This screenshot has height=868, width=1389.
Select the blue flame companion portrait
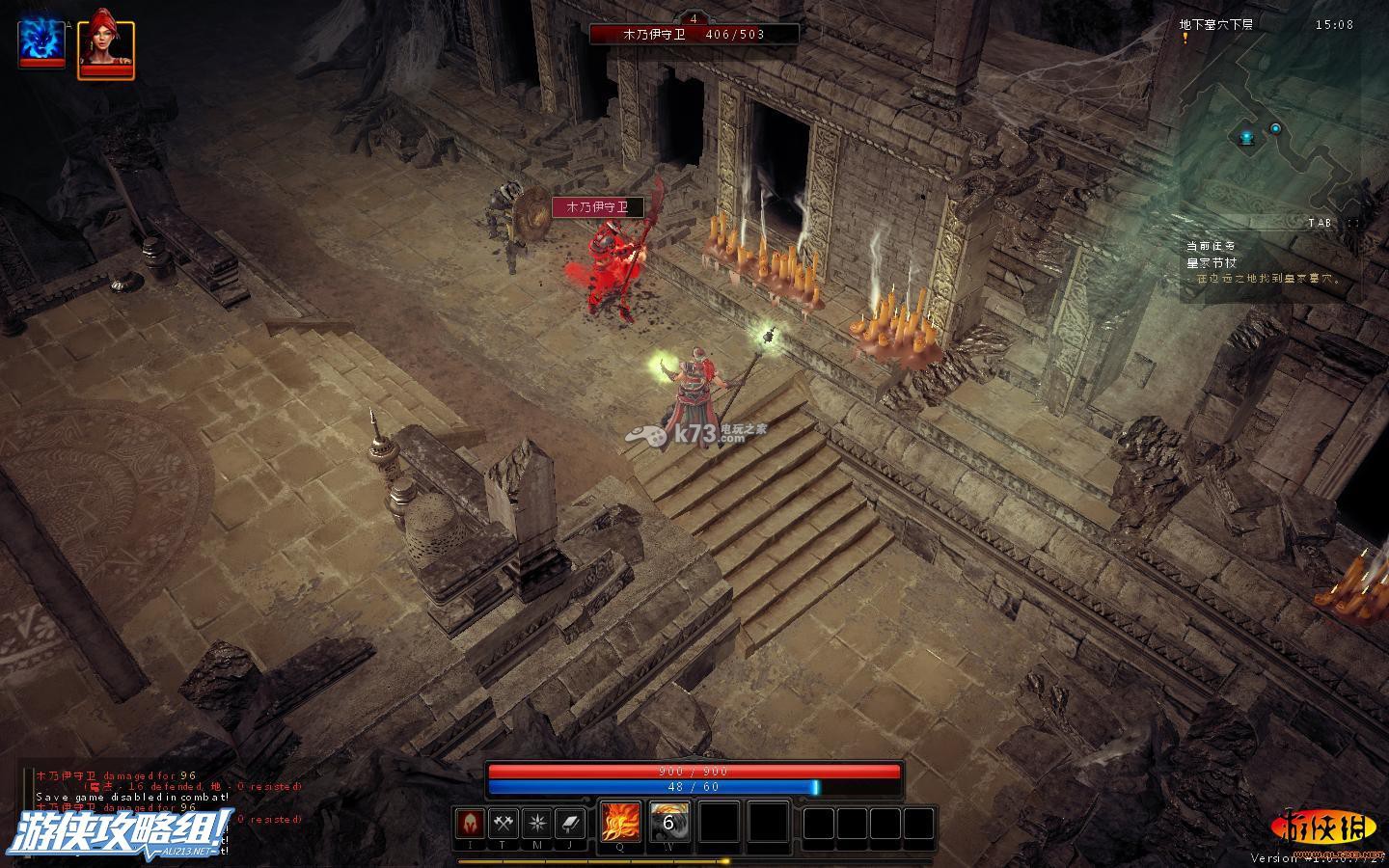41,41
